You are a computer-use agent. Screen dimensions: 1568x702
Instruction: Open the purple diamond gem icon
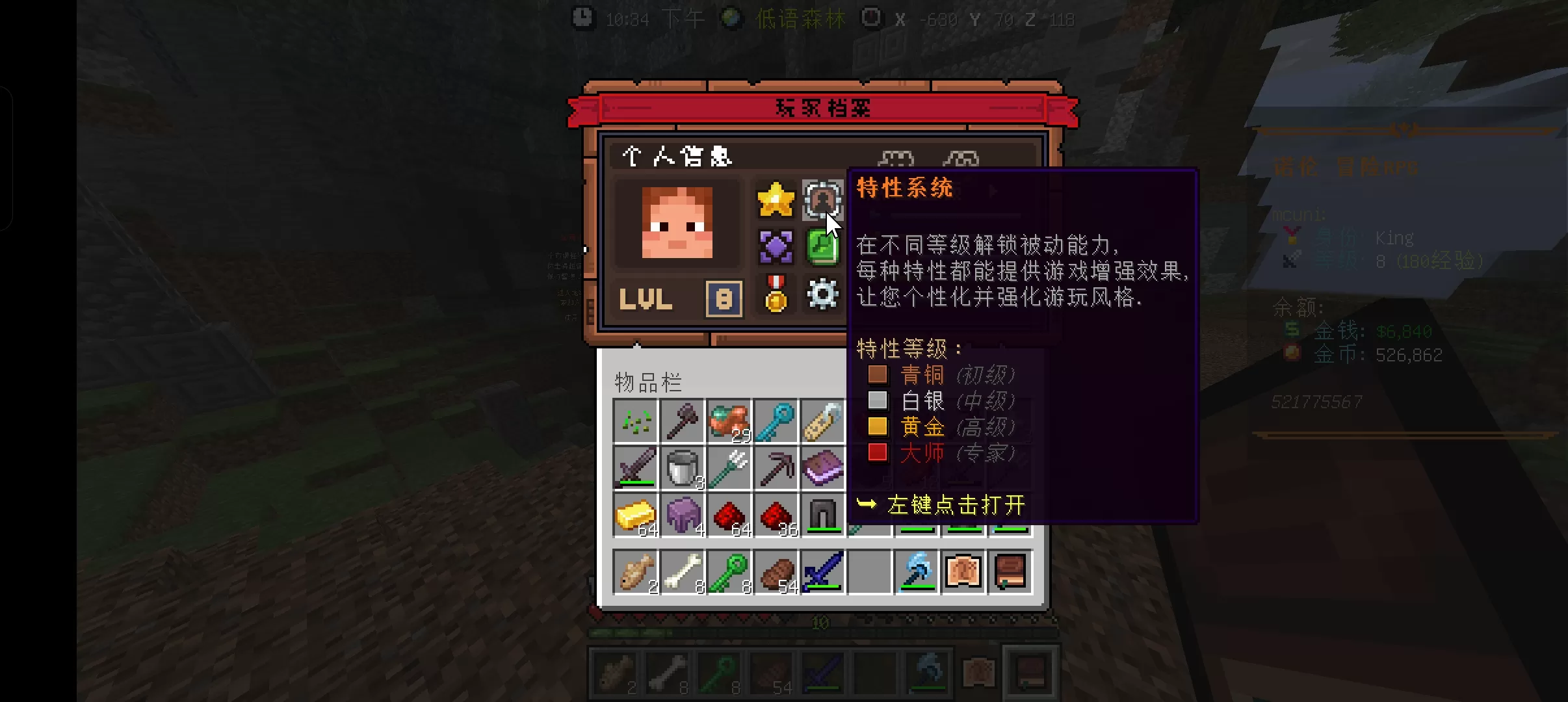pyautogui.click(x=776, y=247)
